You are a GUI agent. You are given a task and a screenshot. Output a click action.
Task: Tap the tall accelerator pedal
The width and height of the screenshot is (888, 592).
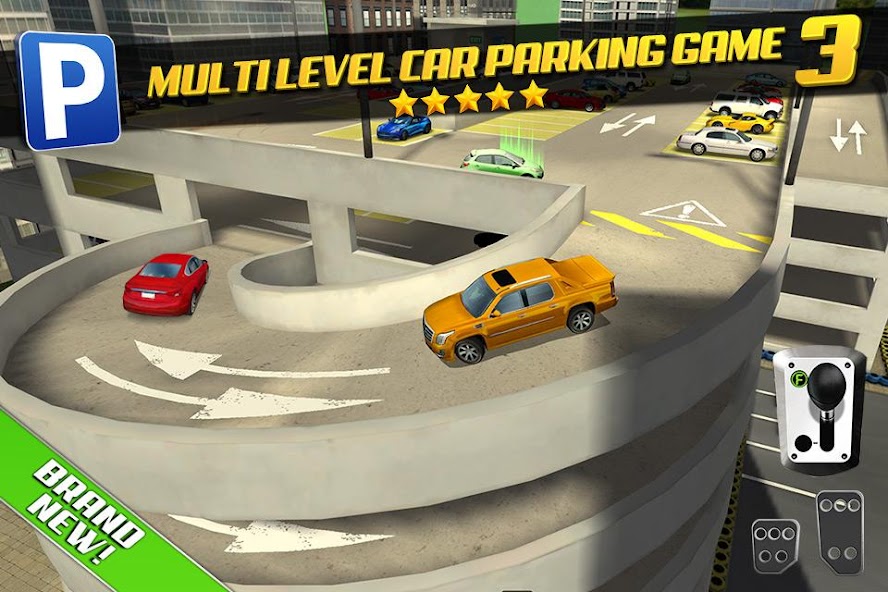click(838, 530)
